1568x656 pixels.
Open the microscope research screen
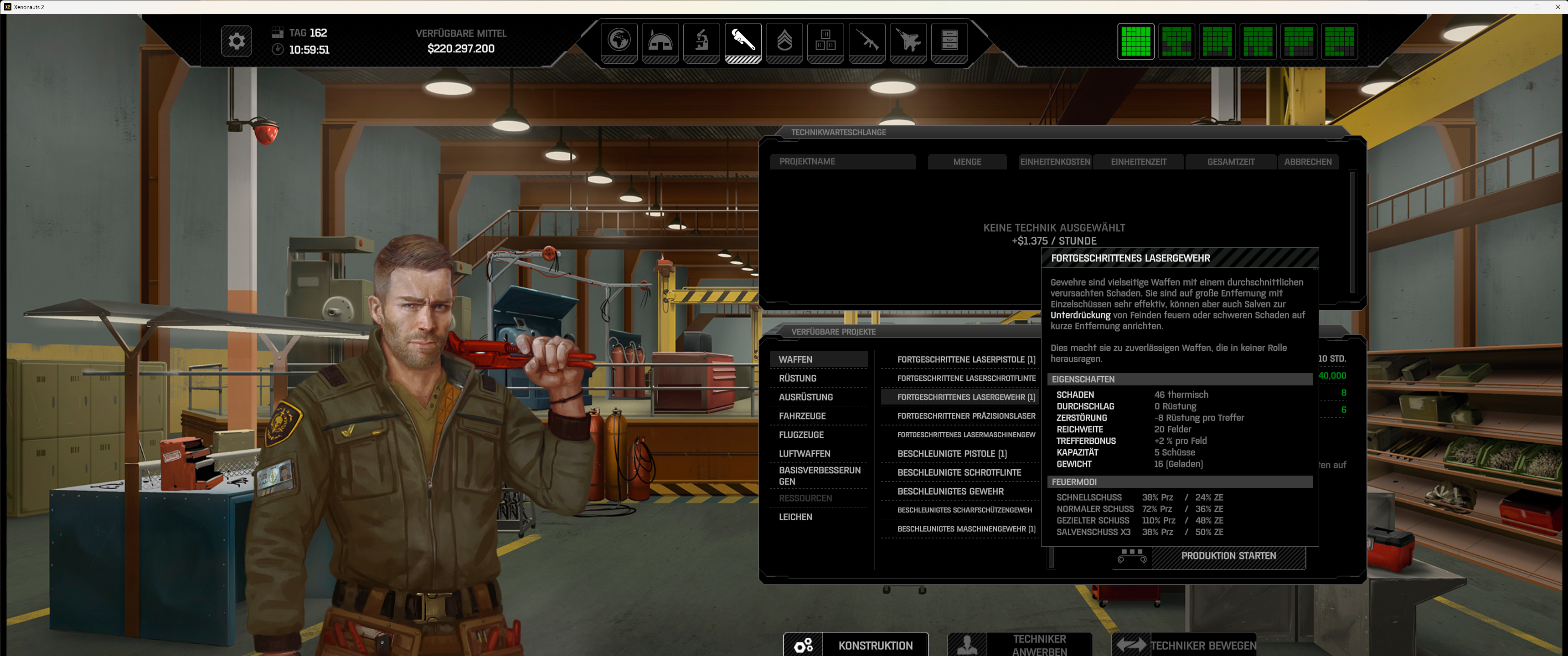point(701,41)
